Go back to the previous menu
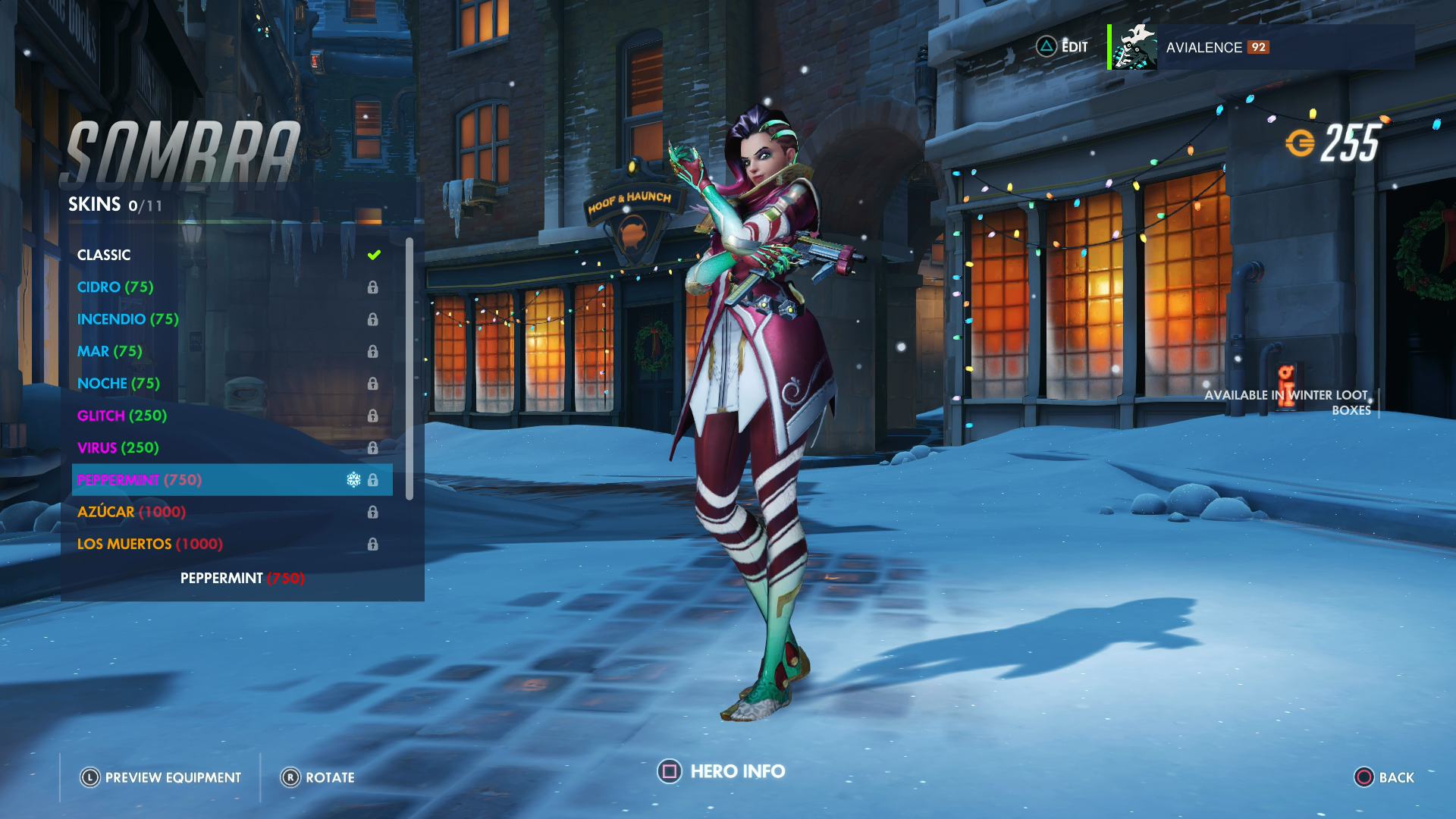 [x=1384, y=777]
